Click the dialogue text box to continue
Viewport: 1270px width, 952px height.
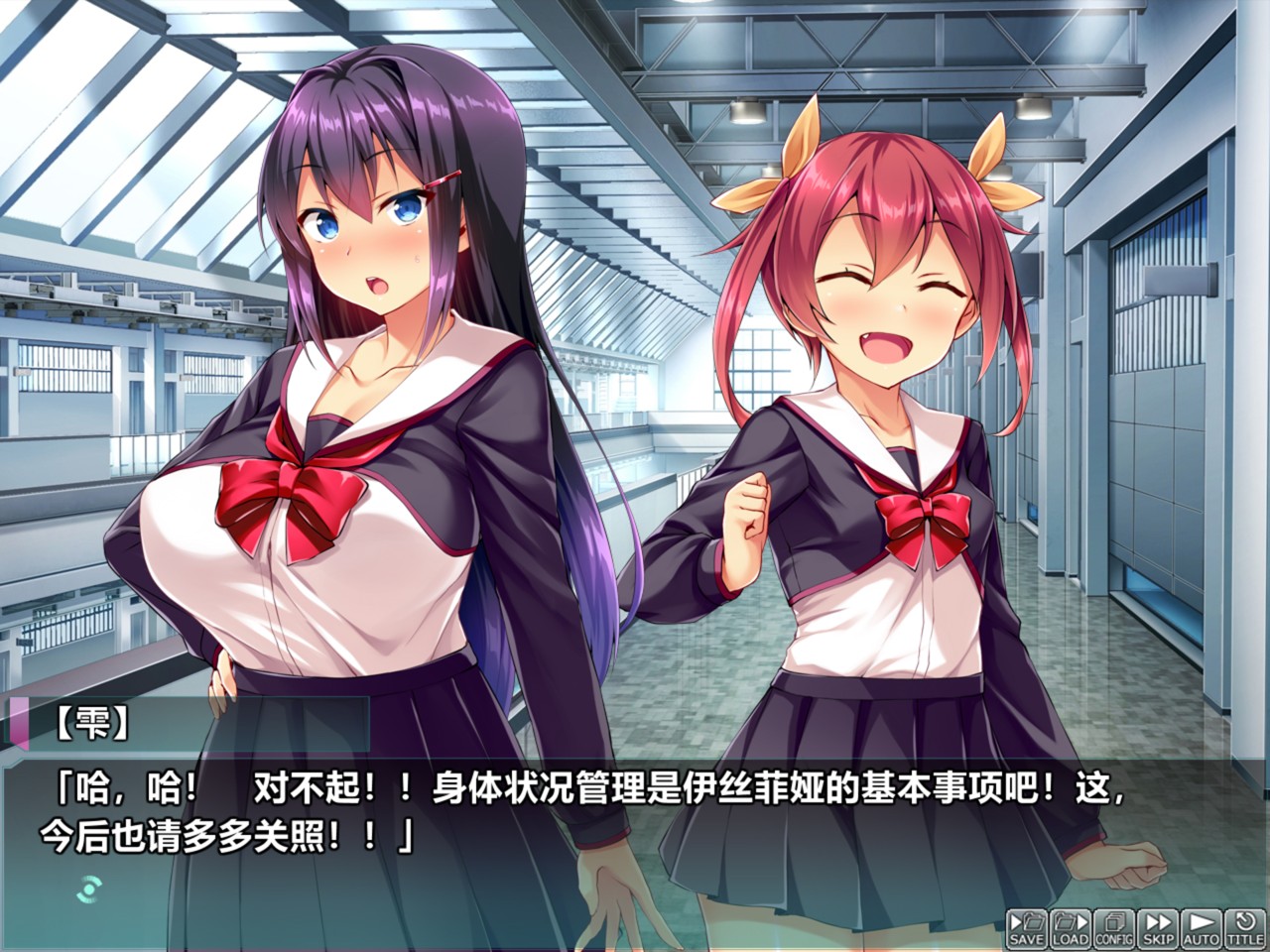coord(635,823)
